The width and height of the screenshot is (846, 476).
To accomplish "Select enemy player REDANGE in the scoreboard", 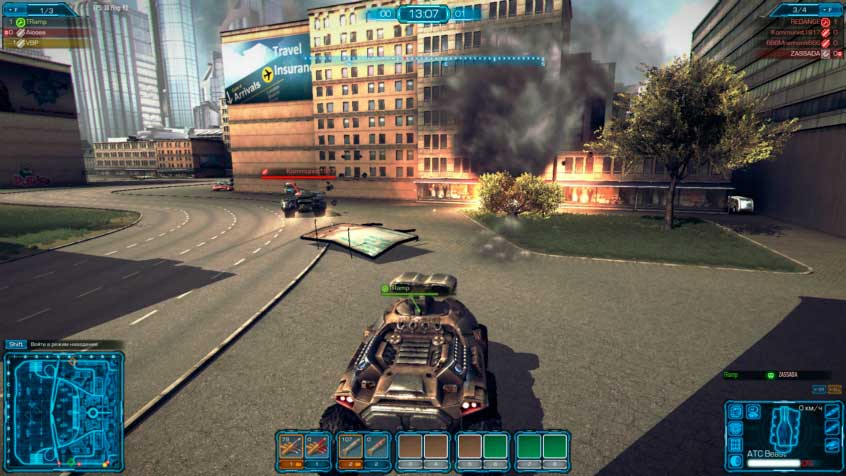I will 803,20.
